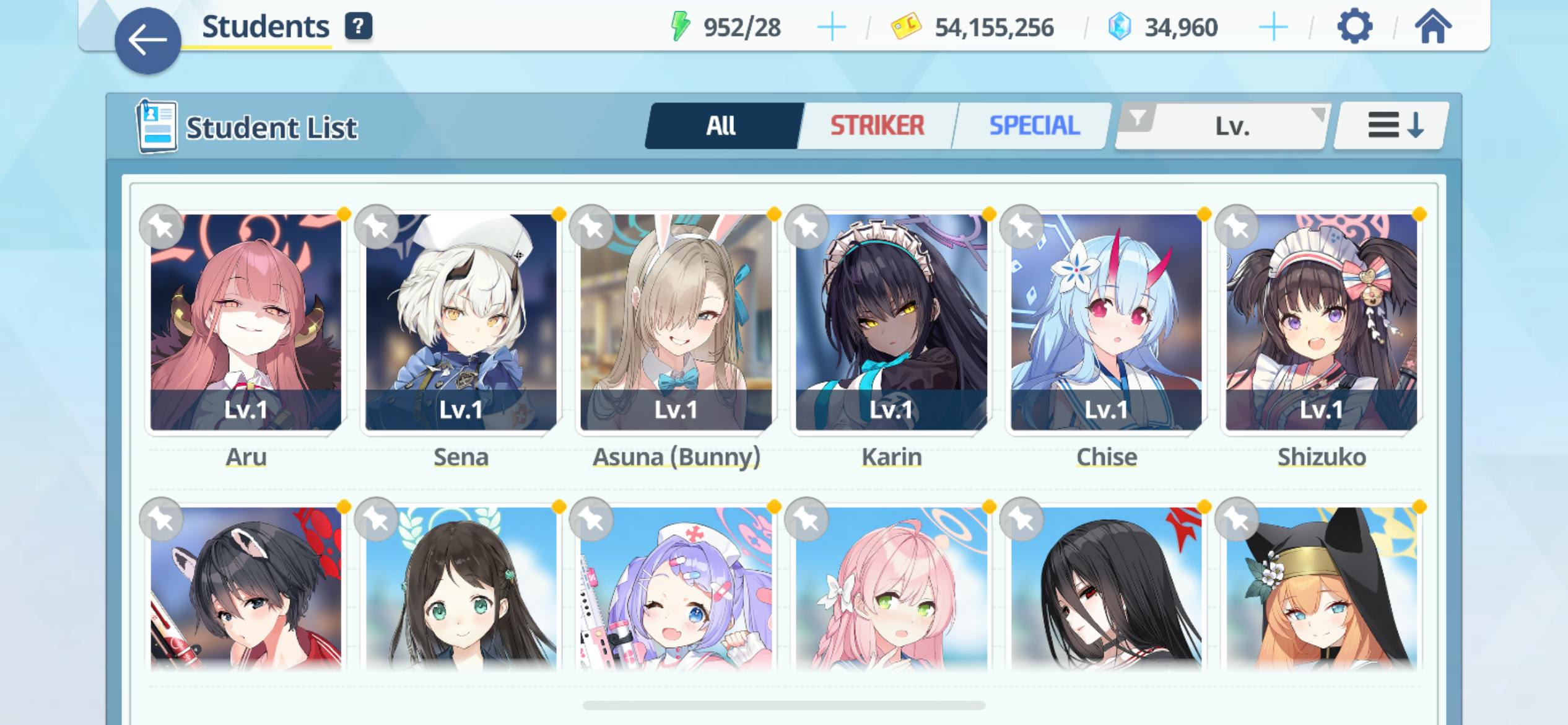Buy more blue gems via plus button
Image resolution: width=1568 pixels, height=725 pixels.
(x=1273, y=28)
